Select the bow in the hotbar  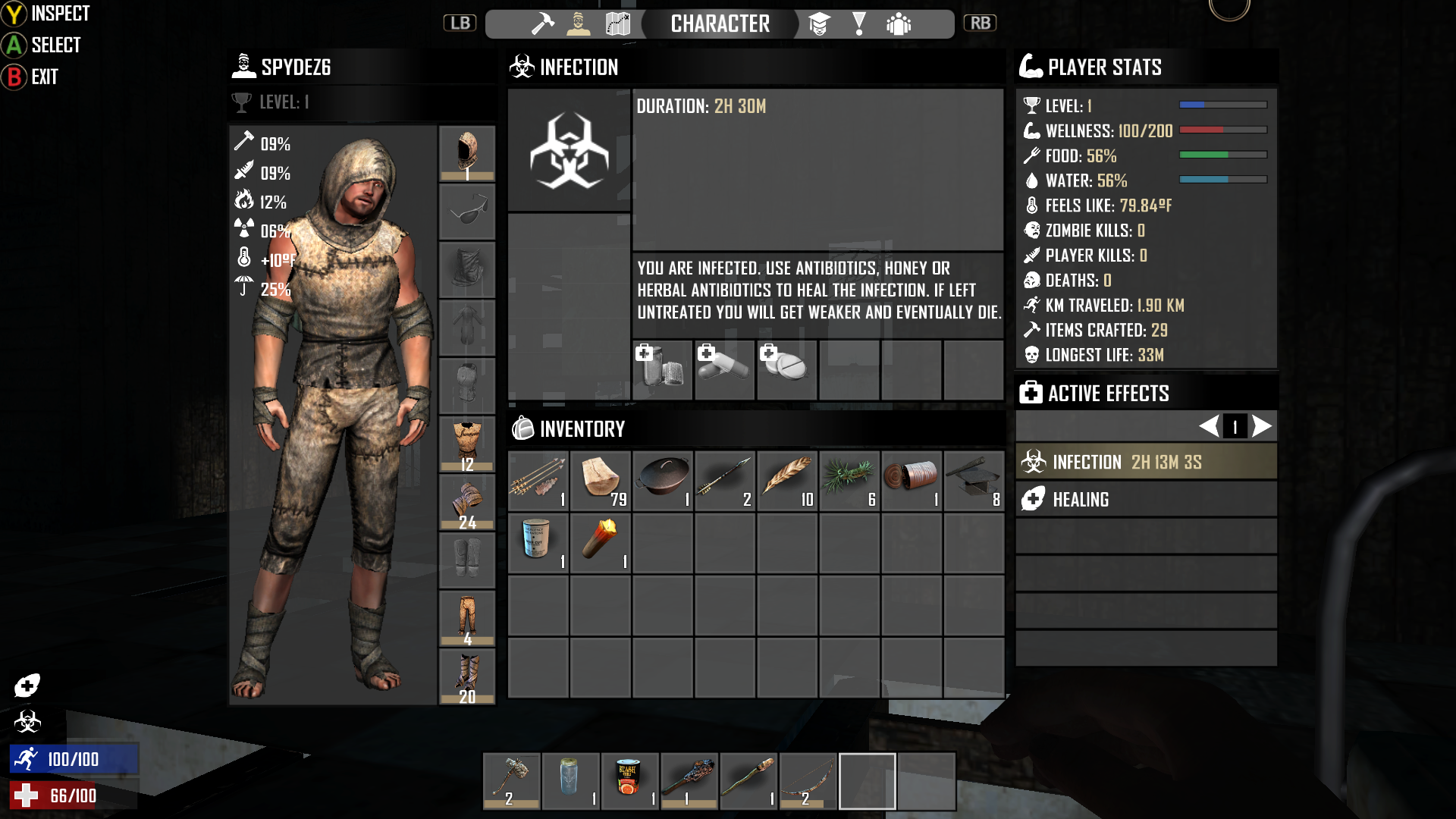tap(808, 781)
